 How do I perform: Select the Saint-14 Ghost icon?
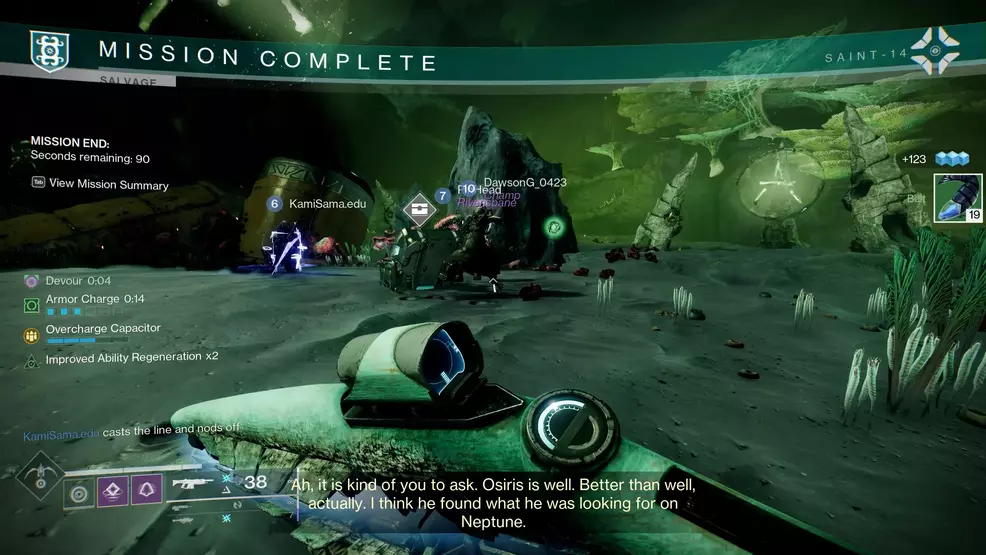934,50
